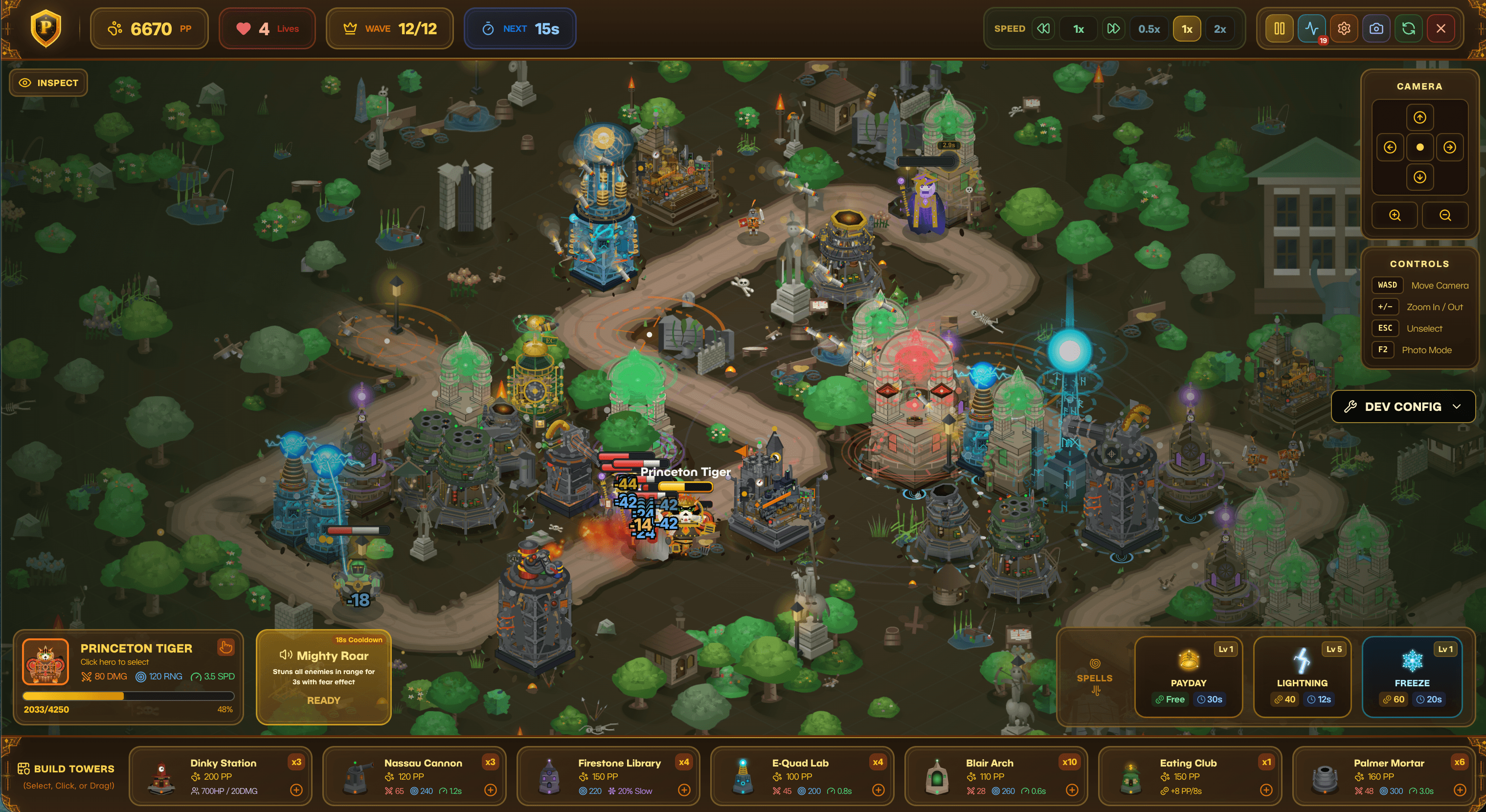The height and width of the screenshot is (812, 1486).
Task: Expand the Dev Config dropdown
Action: tap(1403, 406)
